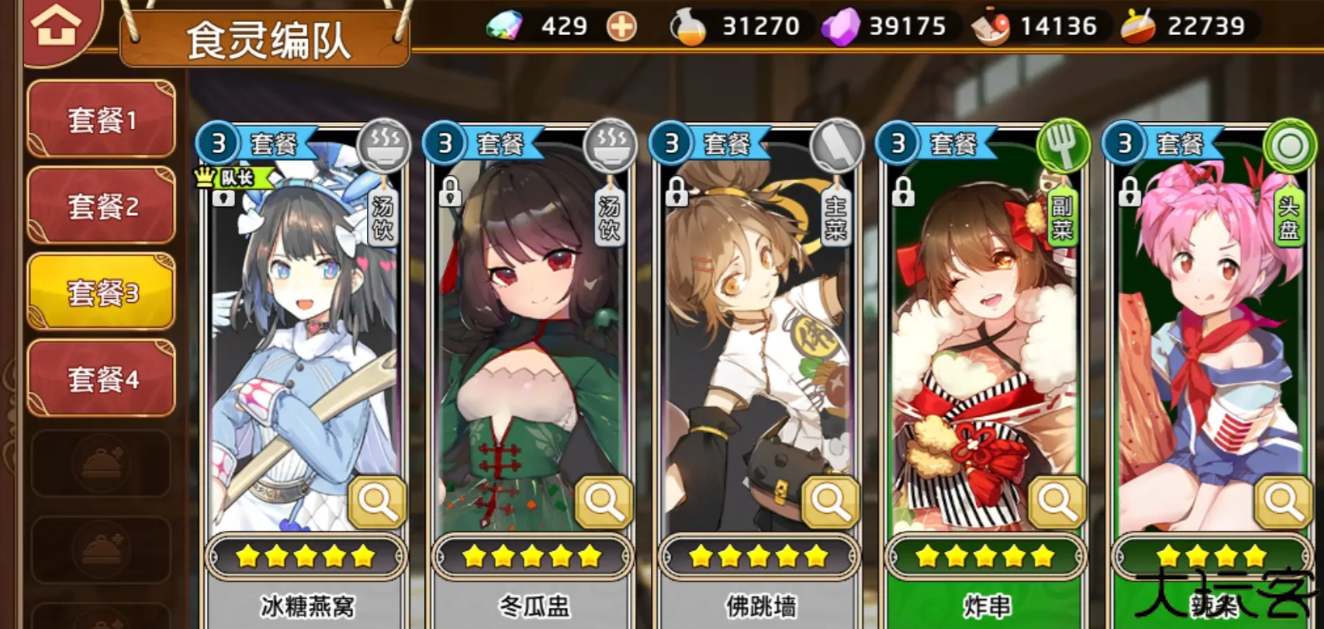Image resolution: width=1324 pixels, height=629 pixels.
Task: Choose the 套餐4 team tab
Action: point(102,379)
